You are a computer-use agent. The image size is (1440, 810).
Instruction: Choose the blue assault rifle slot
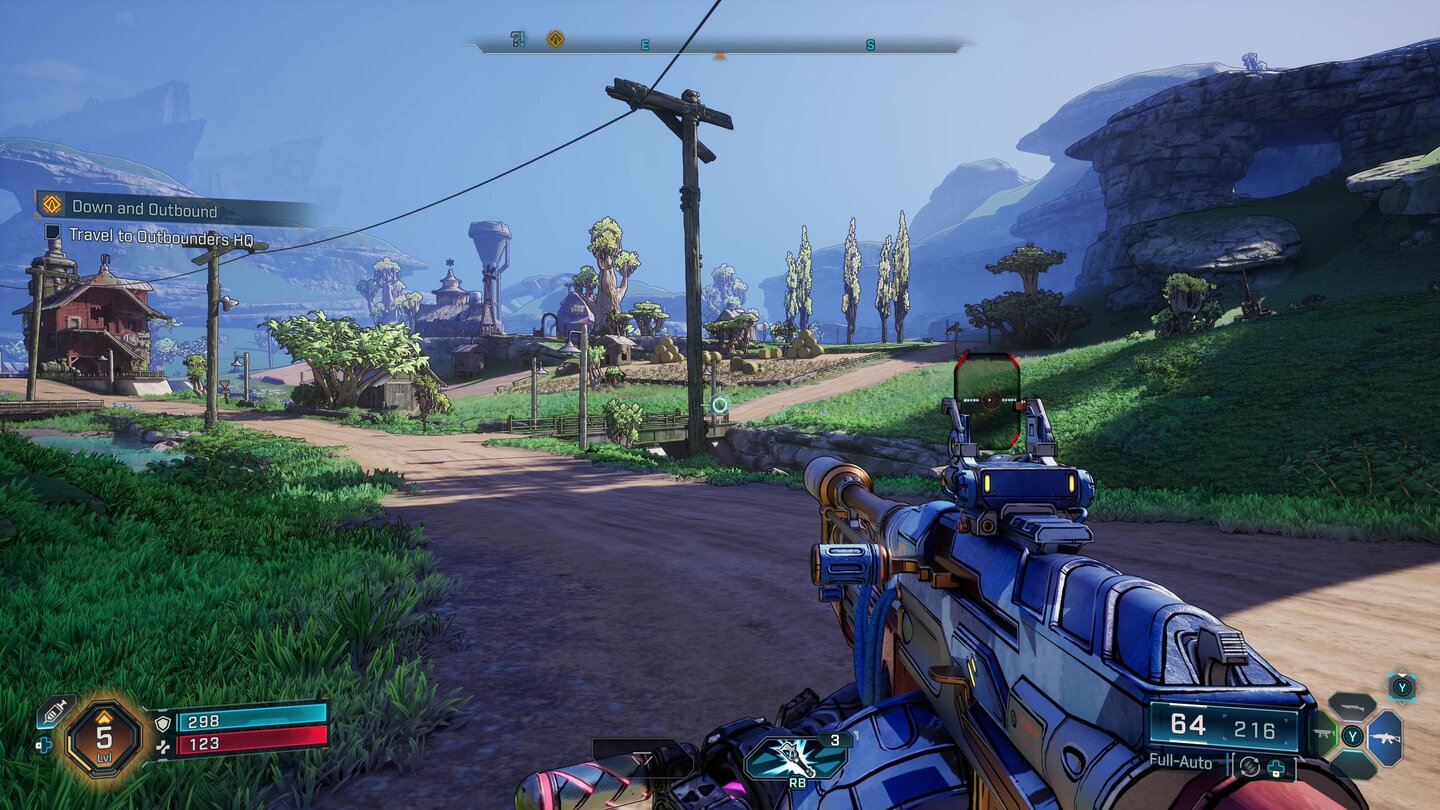pyautogui.click(x=1385, y=737)
